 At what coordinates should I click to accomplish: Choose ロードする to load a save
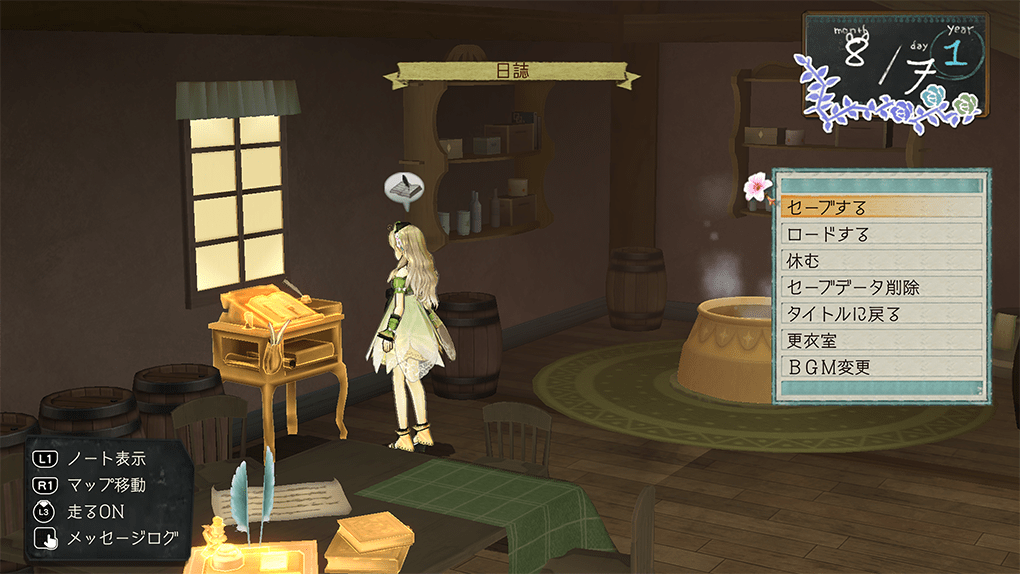point(880,235)
